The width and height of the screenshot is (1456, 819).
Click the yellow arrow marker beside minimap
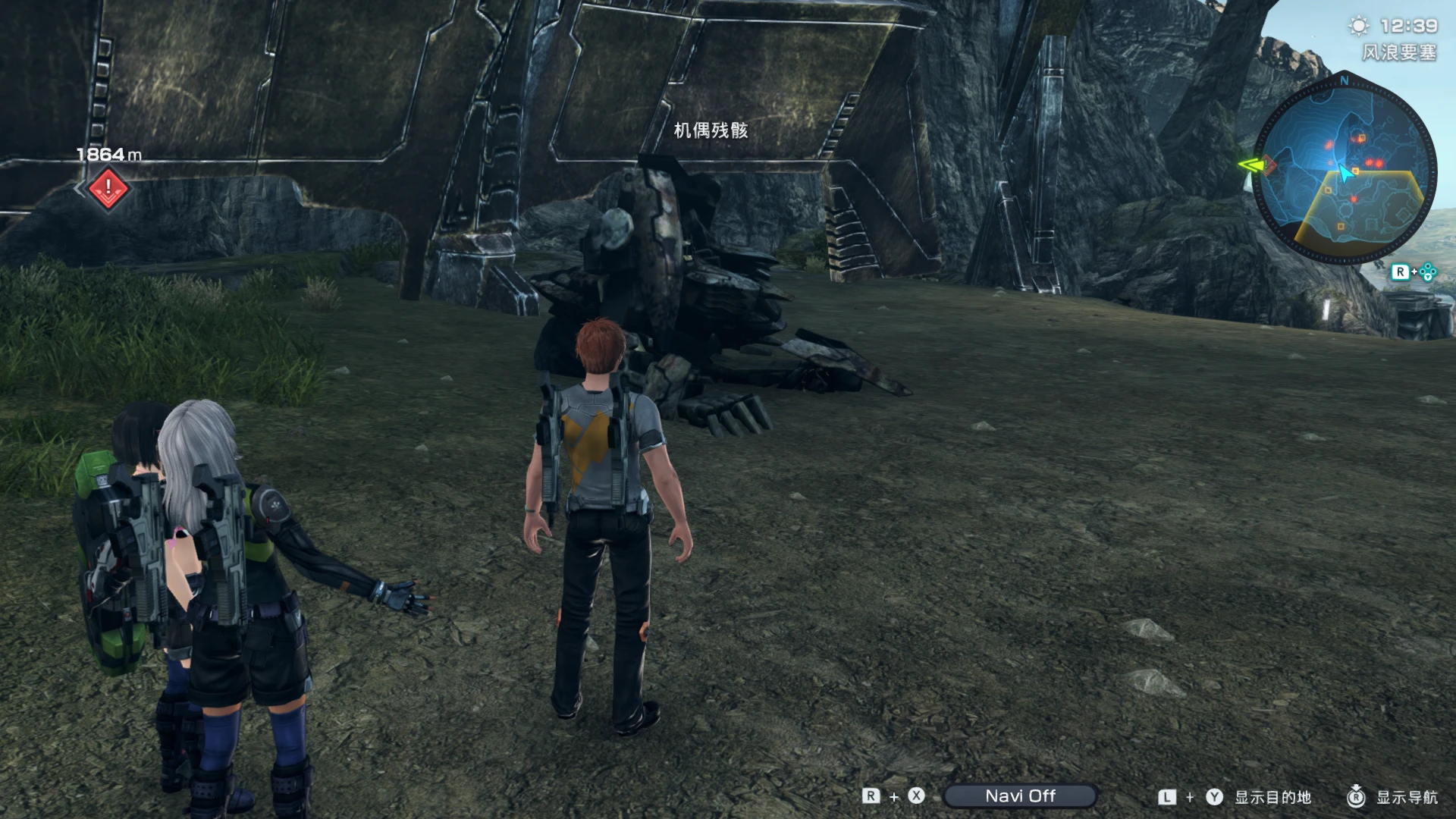1250,165
